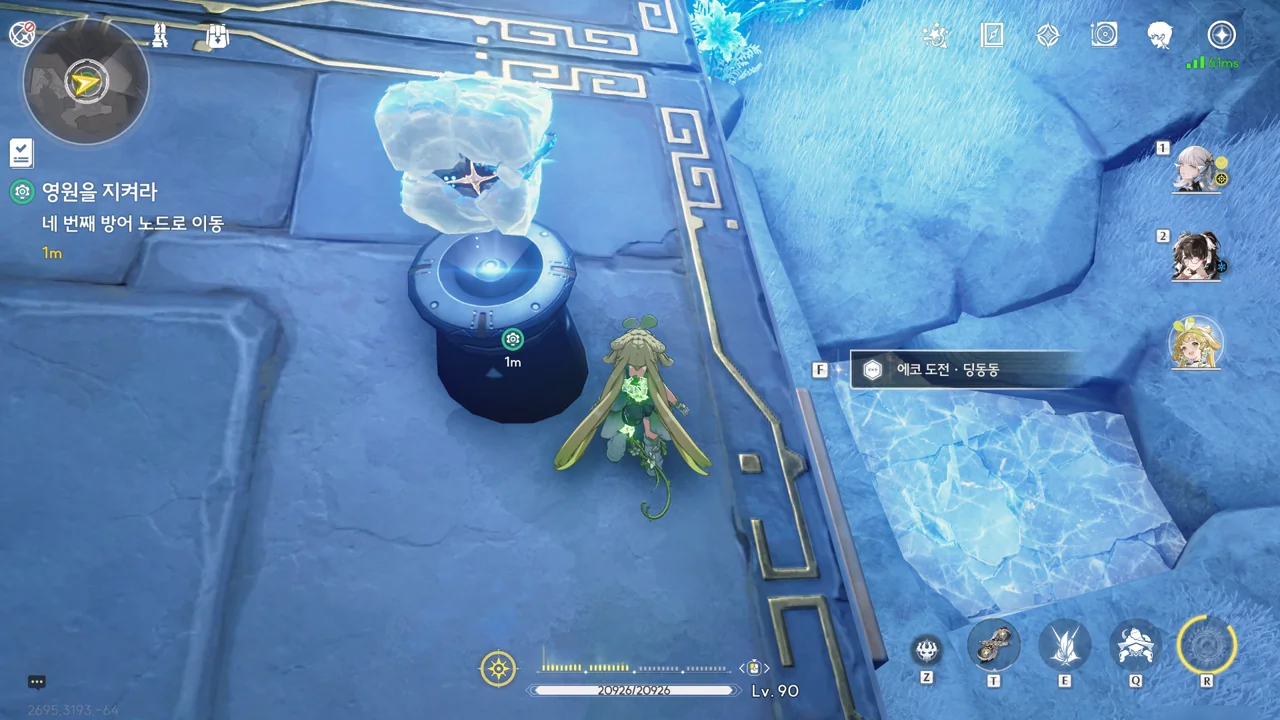
Task: Activate the resonance skill with crossed blades
Action: 1064,645
